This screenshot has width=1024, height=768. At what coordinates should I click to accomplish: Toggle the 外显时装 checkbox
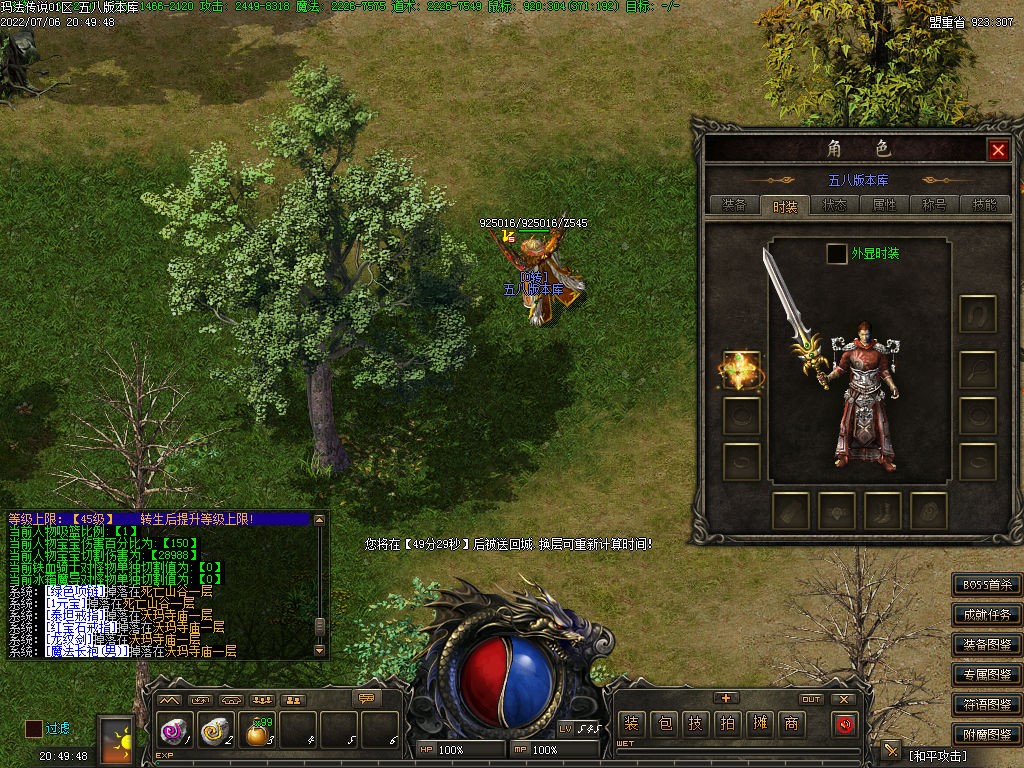coord(836,254)
